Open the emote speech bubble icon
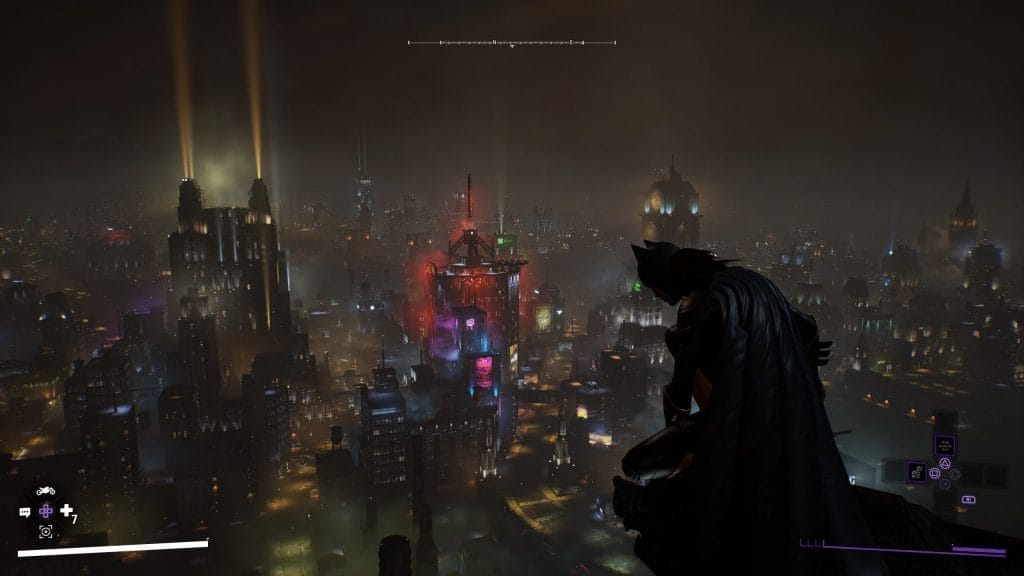Screen dimensions: 1024x576 [x=24, y=512]
